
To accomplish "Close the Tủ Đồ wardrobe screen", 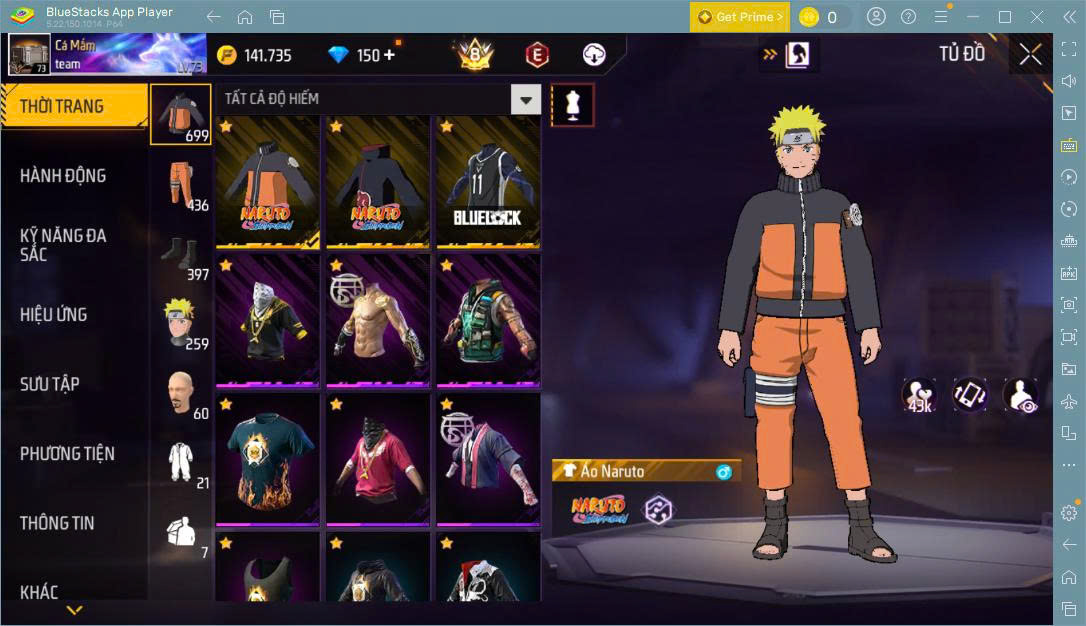I will [1030, 55].
